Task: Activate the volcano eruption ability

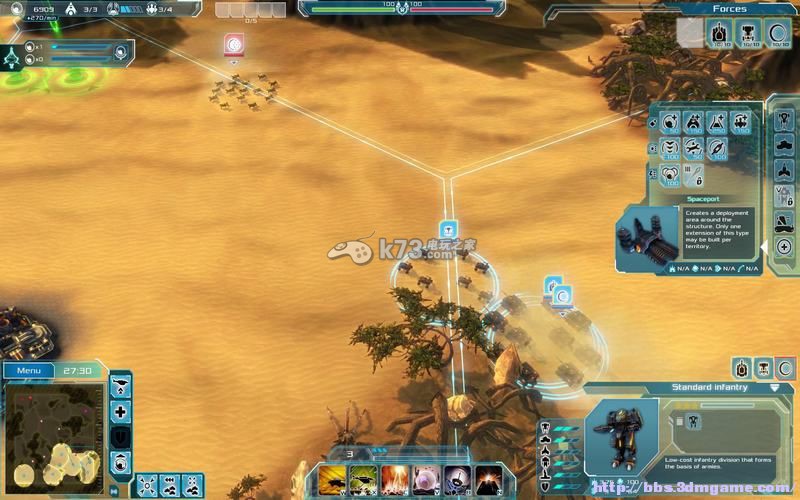Action: click(489, 479)
